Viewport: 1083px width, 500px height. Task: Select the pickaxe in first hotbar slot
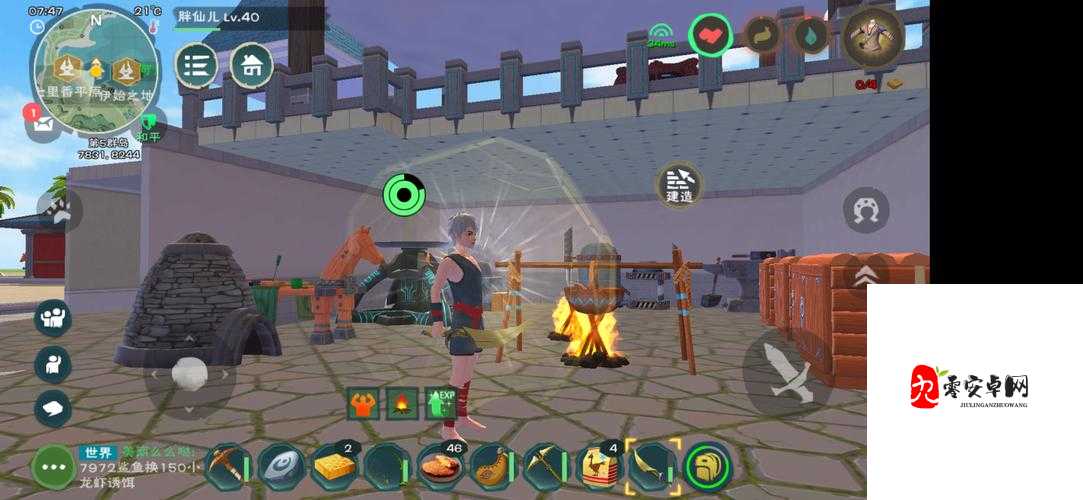click(x=227, y=466)
